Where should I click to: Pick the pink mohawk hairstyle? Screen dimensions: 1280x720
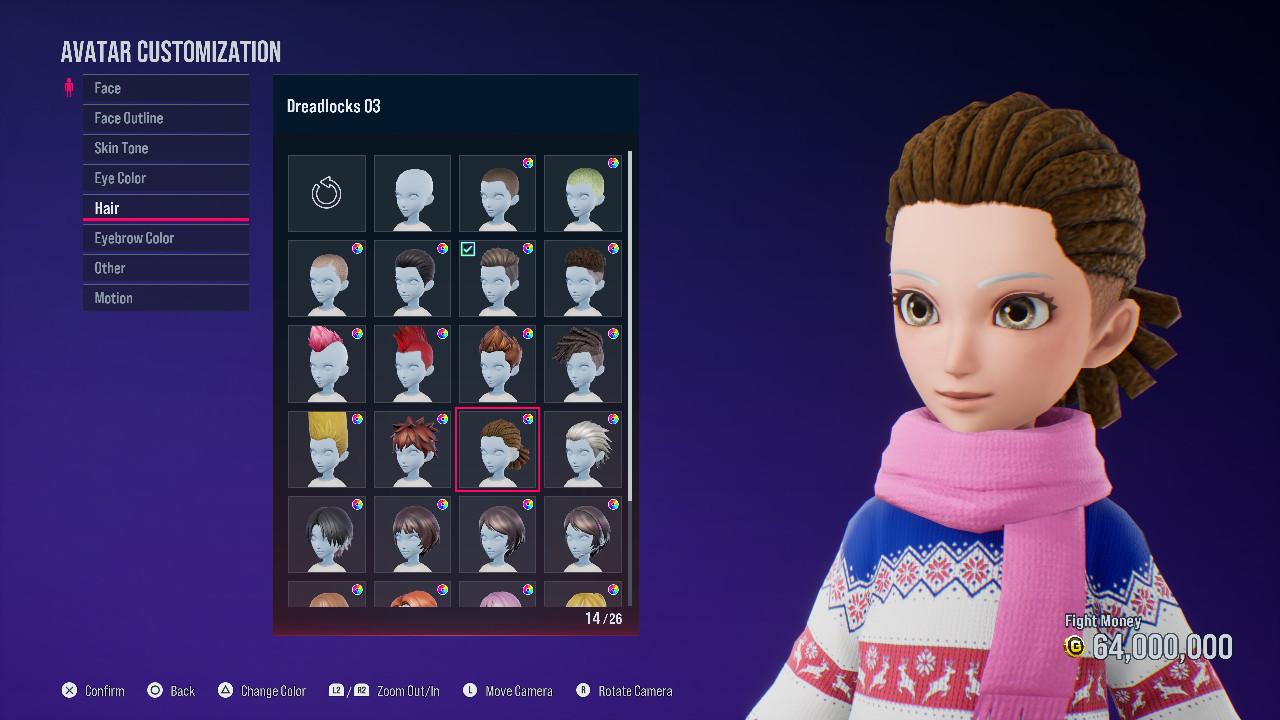point(327,363)
